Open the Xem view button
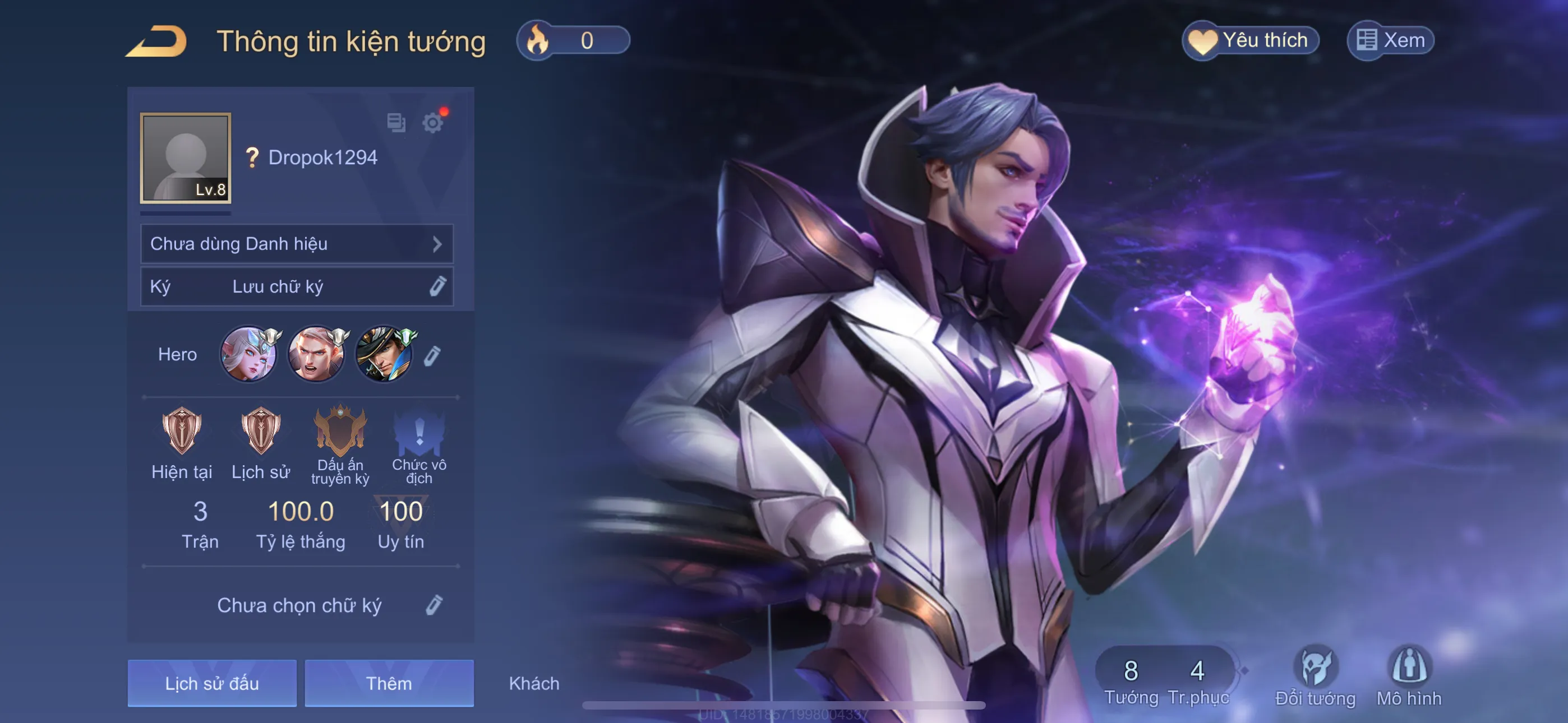Viewport: 1568px width, 723px height. [1391, 41]
